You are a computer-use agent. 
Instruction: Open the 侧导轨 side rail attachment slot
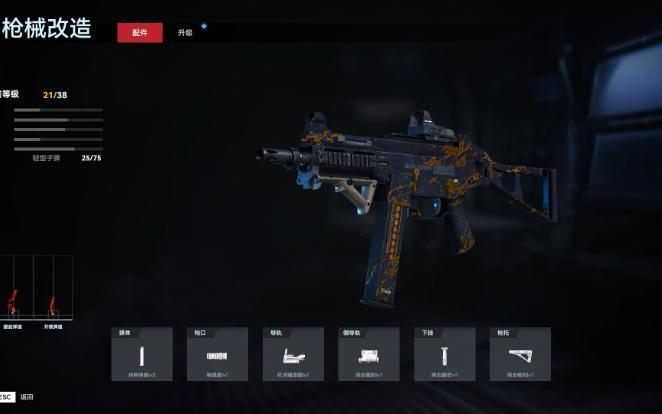point(369,355)
